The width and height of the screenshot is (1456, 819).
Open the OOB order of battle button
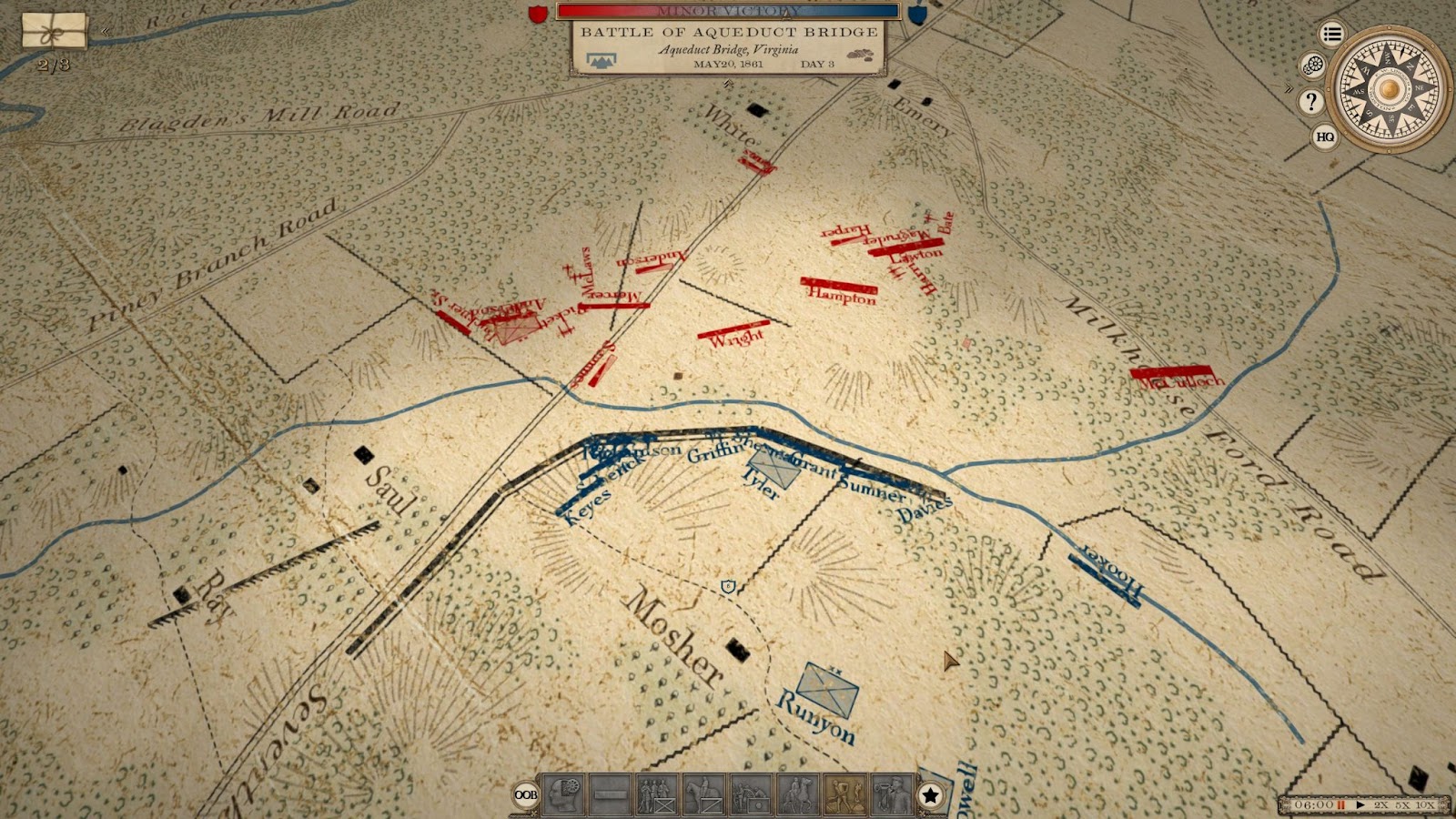[526, 795]
